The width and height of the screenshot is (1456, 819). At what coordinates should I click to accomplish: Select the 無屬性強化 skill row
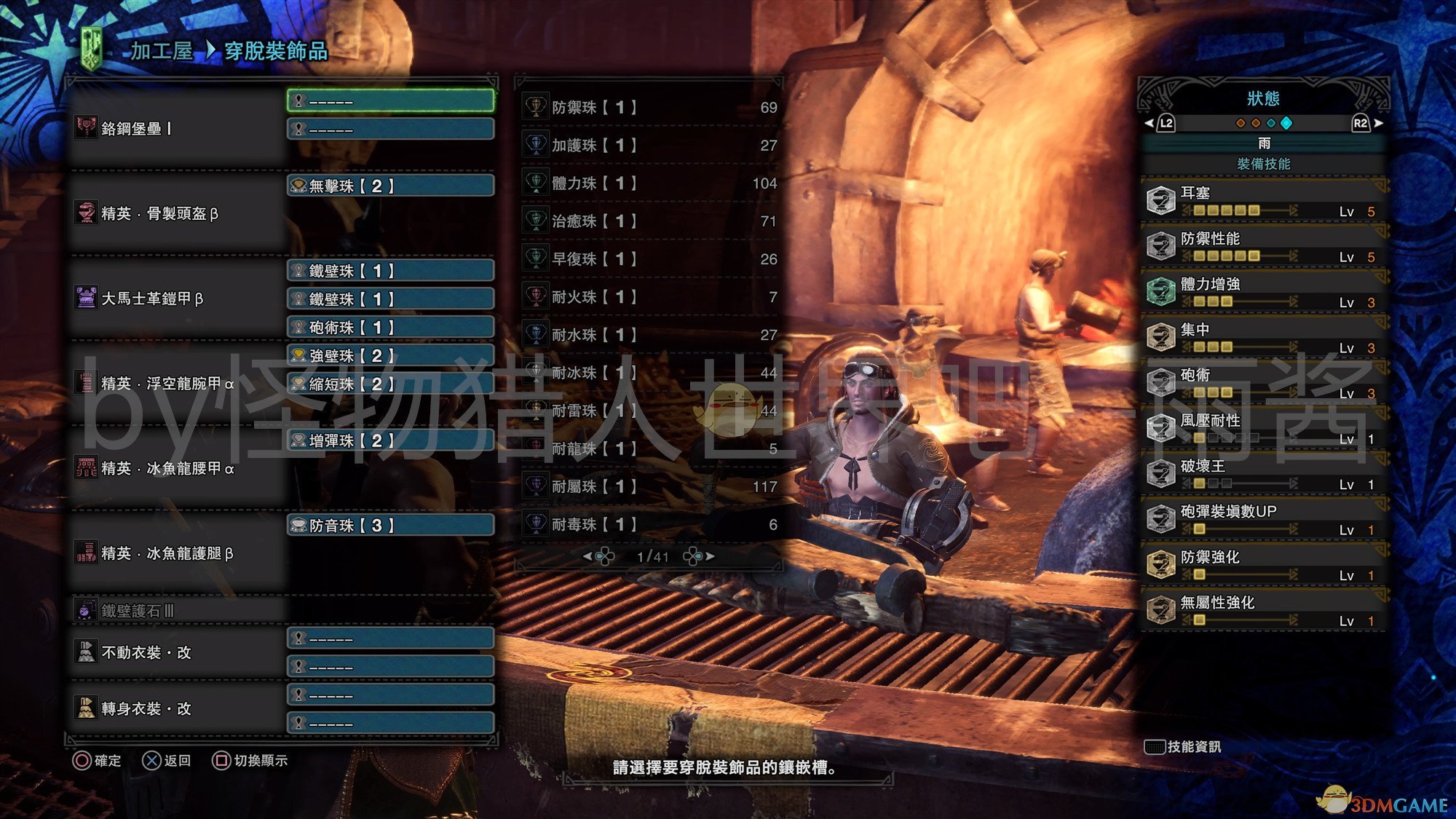(1264, 610)
